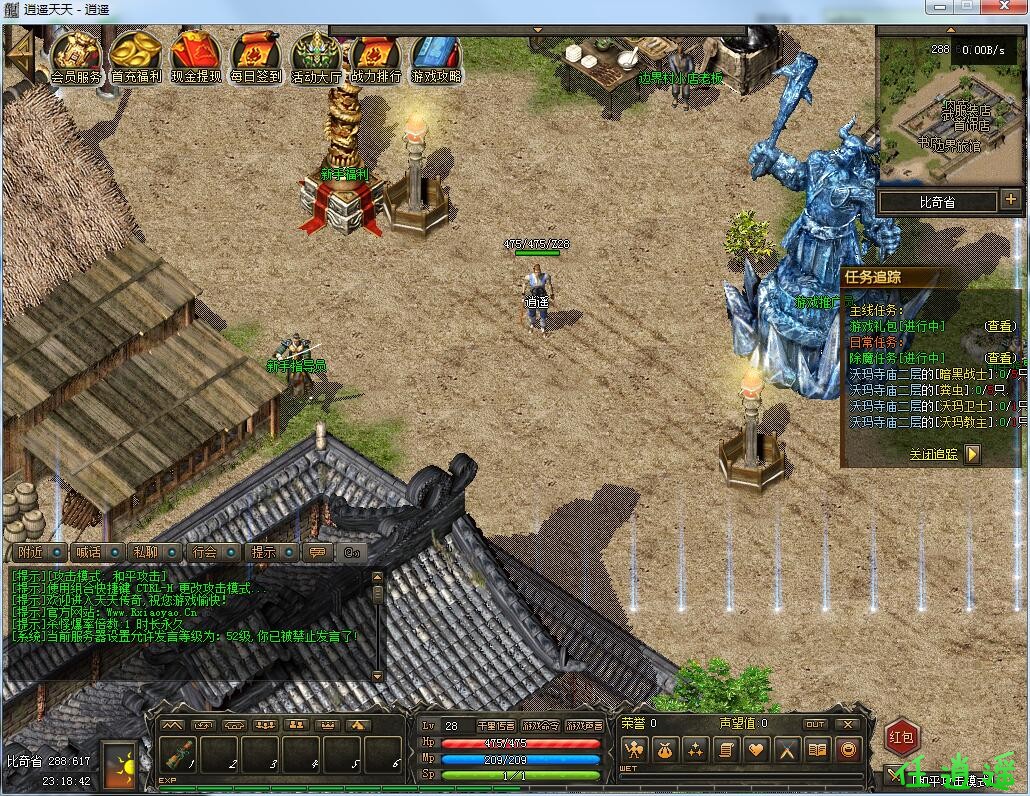Open the 首充福利 first-recharge bonus
The width and height of the screenshot is (1030, 796).
pos(136,53)
